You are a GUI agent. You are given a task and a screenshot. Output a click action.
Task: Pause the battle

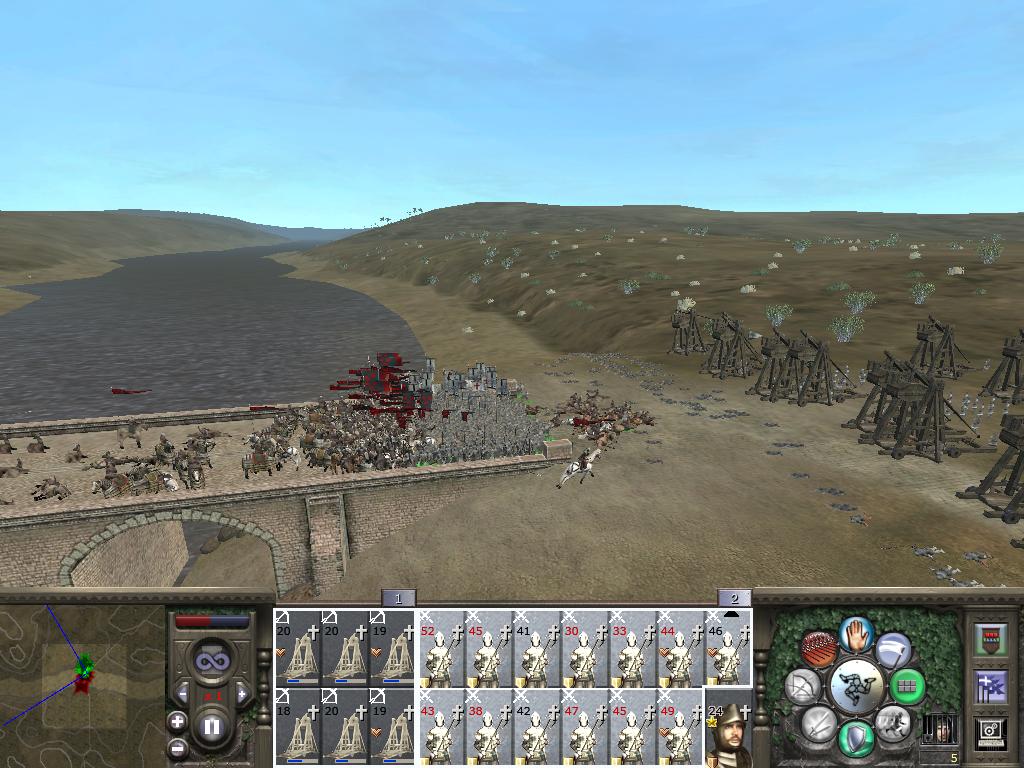click(x=211, y=727)
